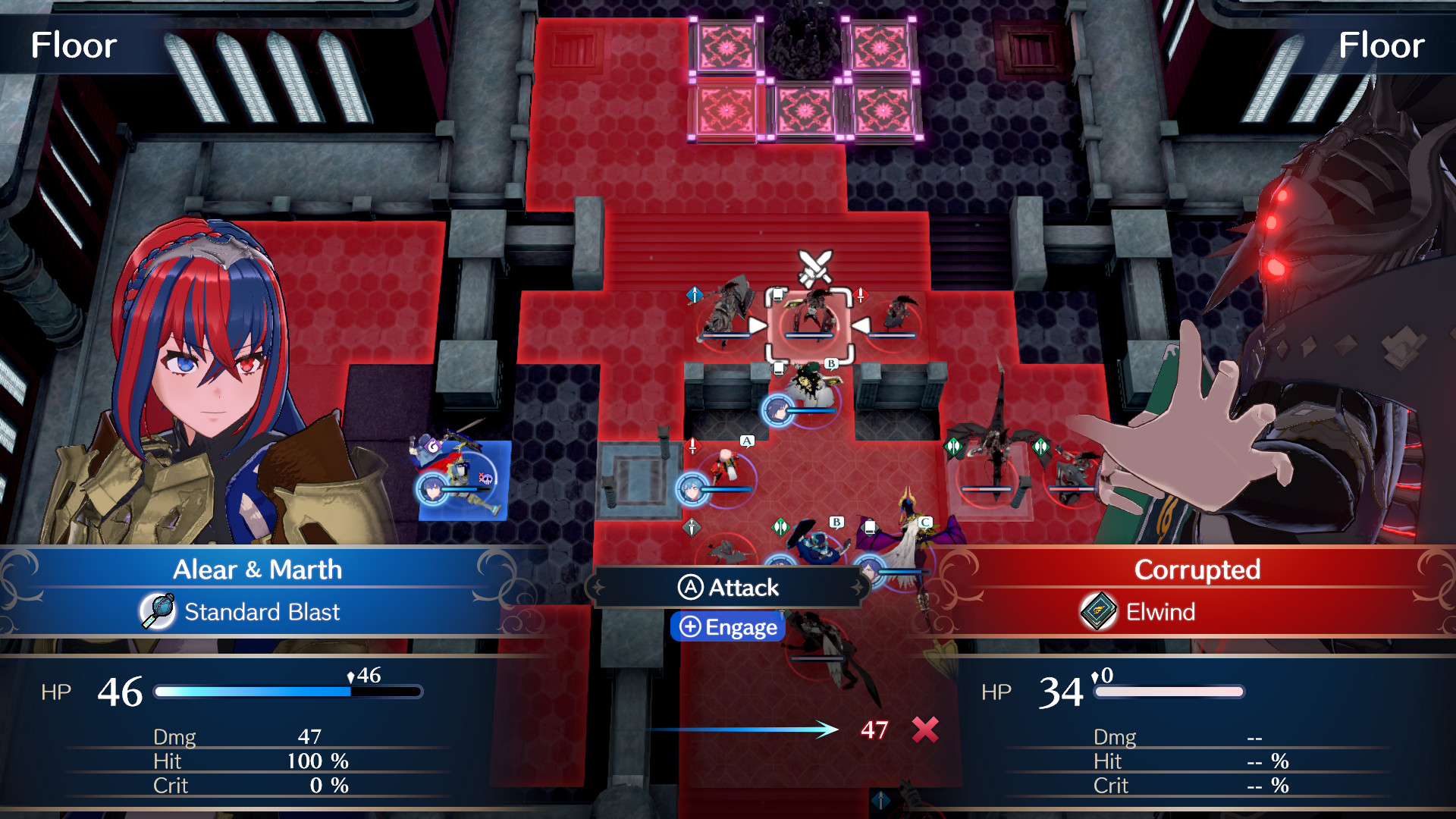Click the red X beside the 47 damage forecast
The height and width of the screenshot is (819, 1456).
[x=924, y=731]
